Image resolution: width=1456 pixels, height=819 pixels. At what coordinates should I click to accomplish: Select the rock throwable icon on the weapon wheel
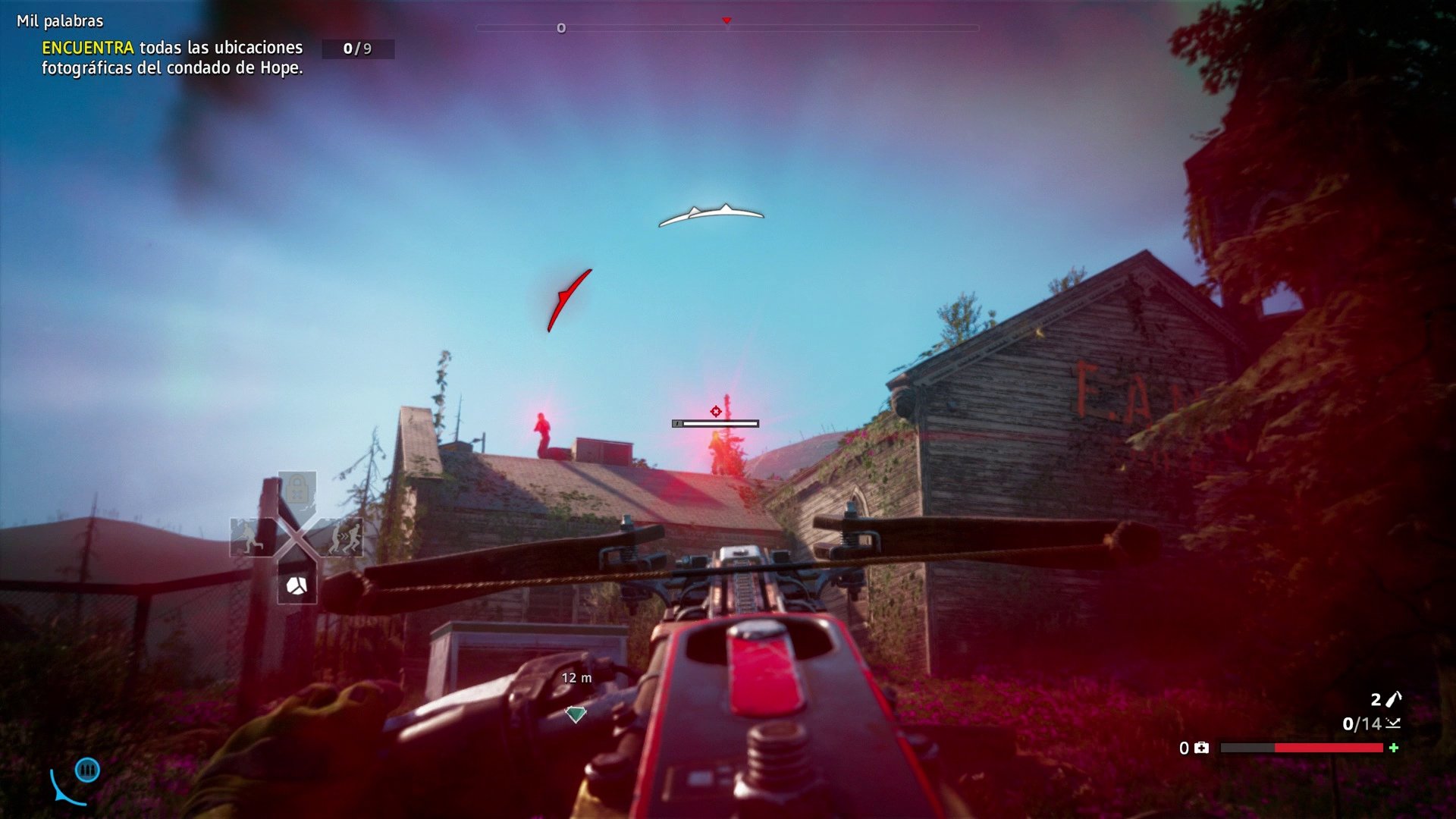click(x=297, y=585)
